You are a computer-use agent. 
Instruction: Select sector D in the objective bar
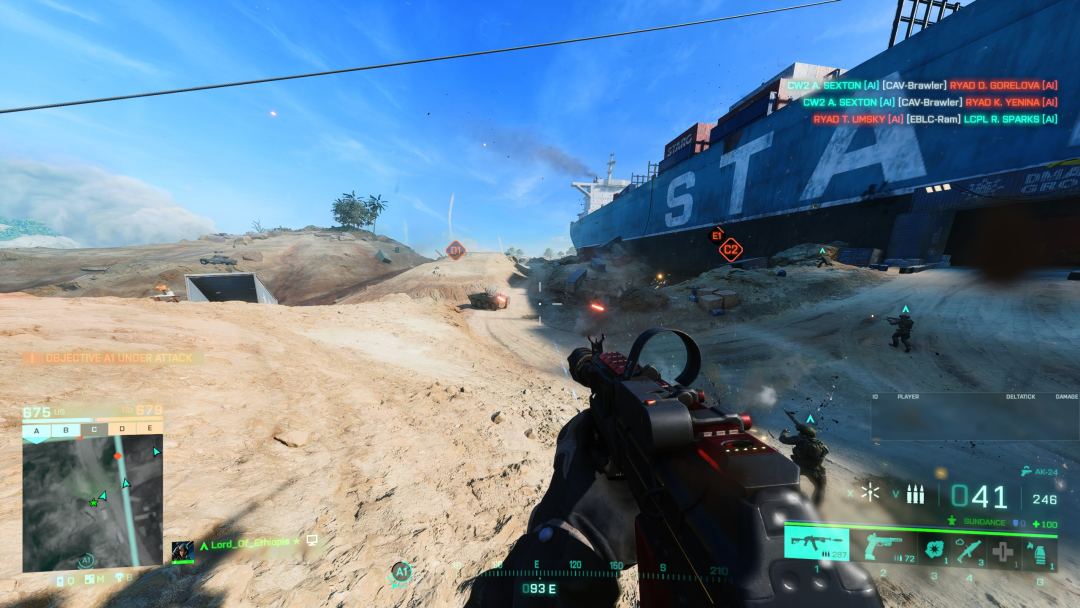pos(121,430)
